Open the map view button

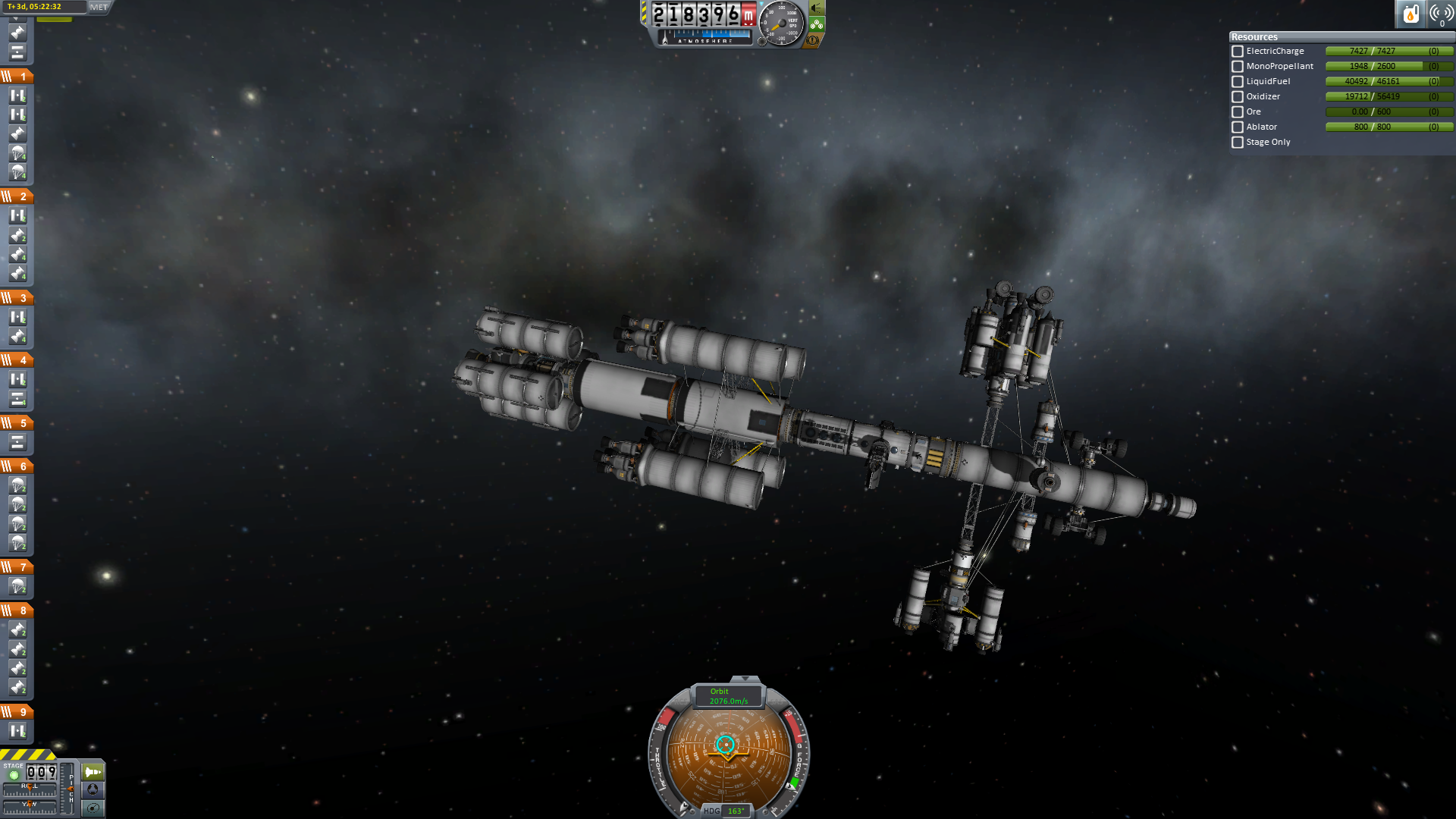[93, 808]
